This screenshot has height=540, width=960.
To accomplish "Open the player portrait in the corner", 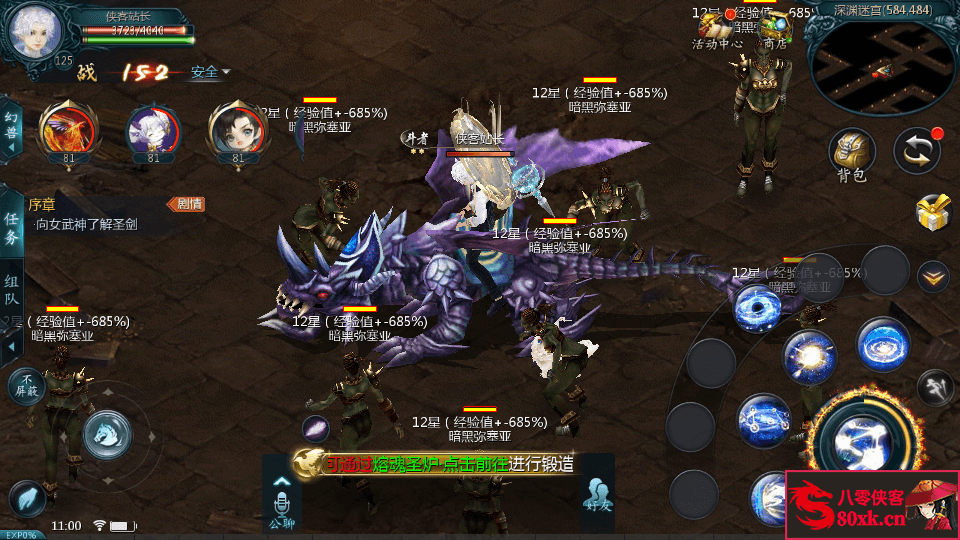I will coord(35,30).
